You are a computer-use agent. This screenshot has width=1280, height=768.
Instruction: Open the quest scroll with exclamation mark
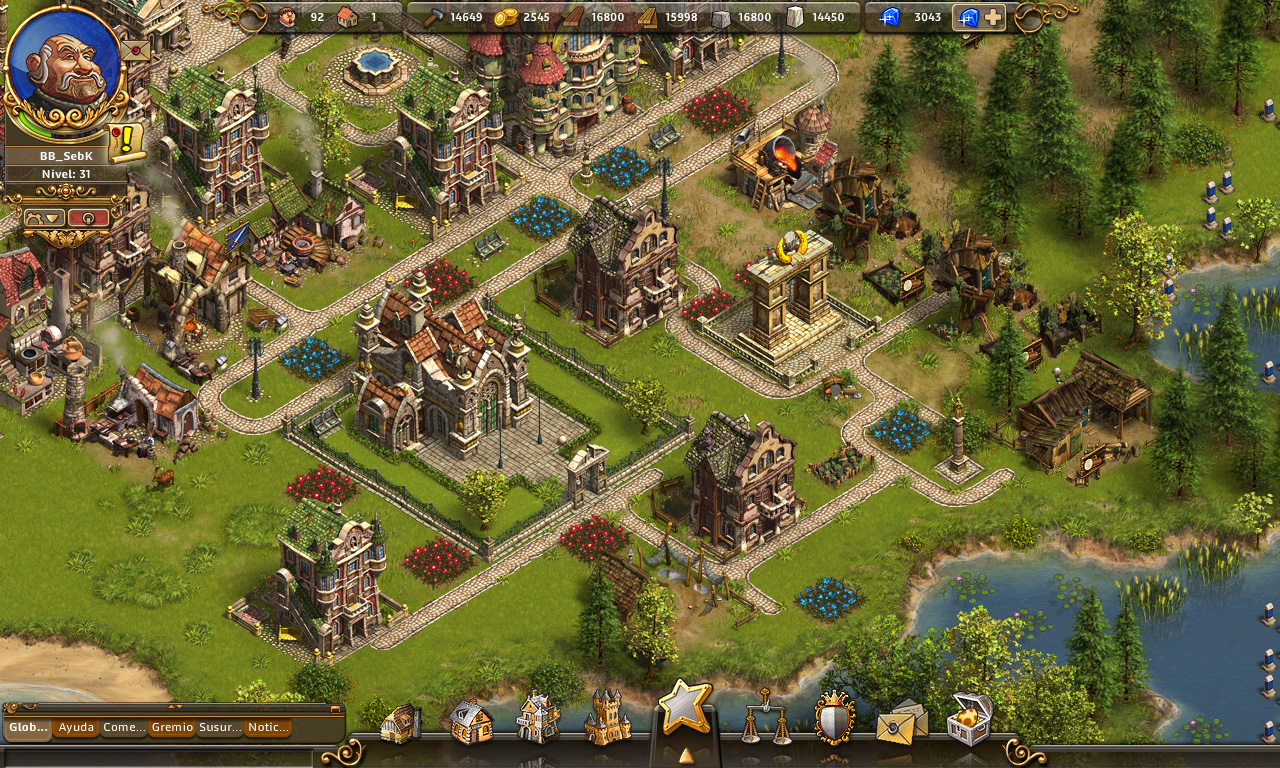click(x=127, y=143)
